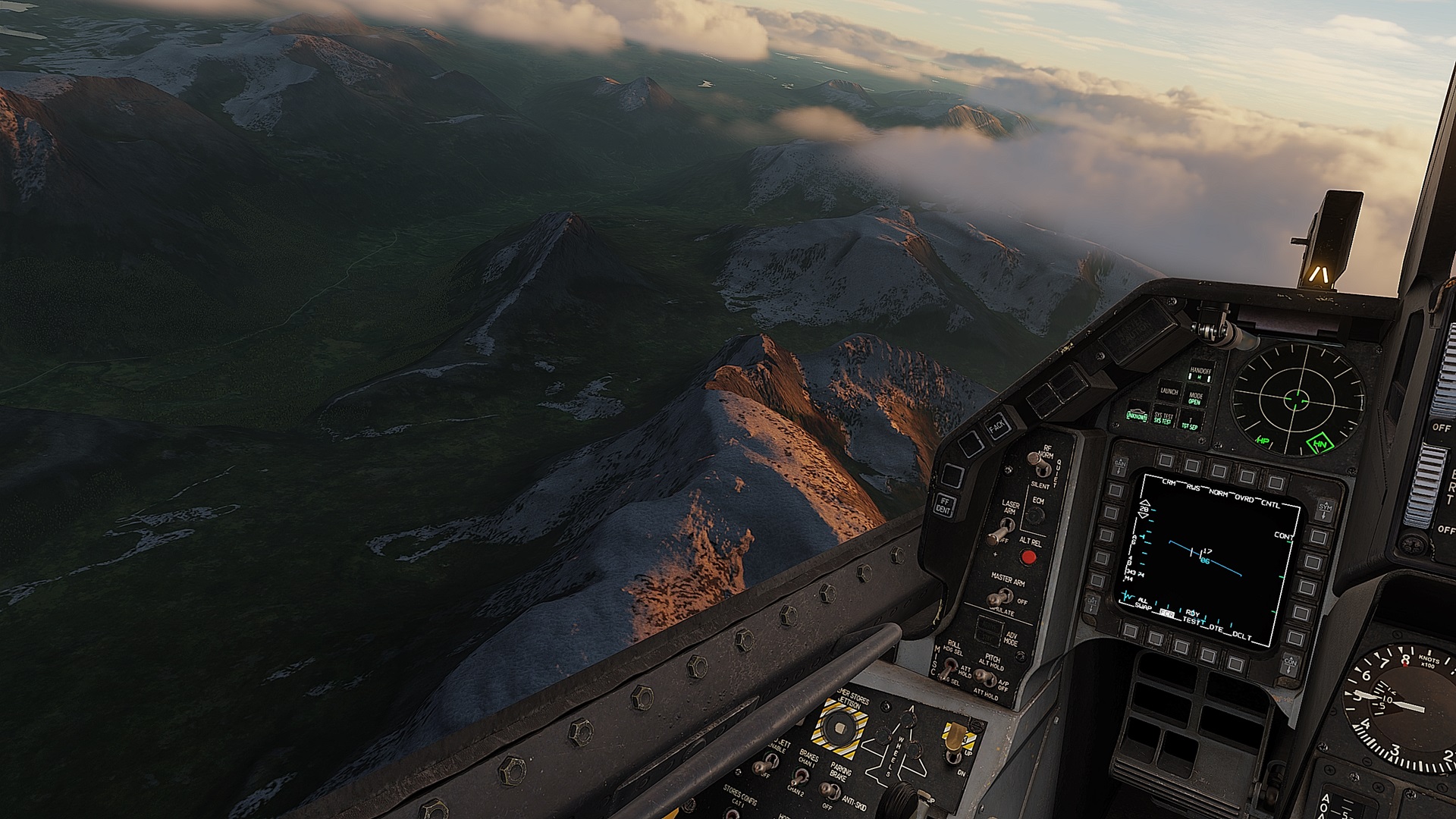Click the IFF IDENT button
This screenshot has width=1456, height=819.
coord(944,506)
